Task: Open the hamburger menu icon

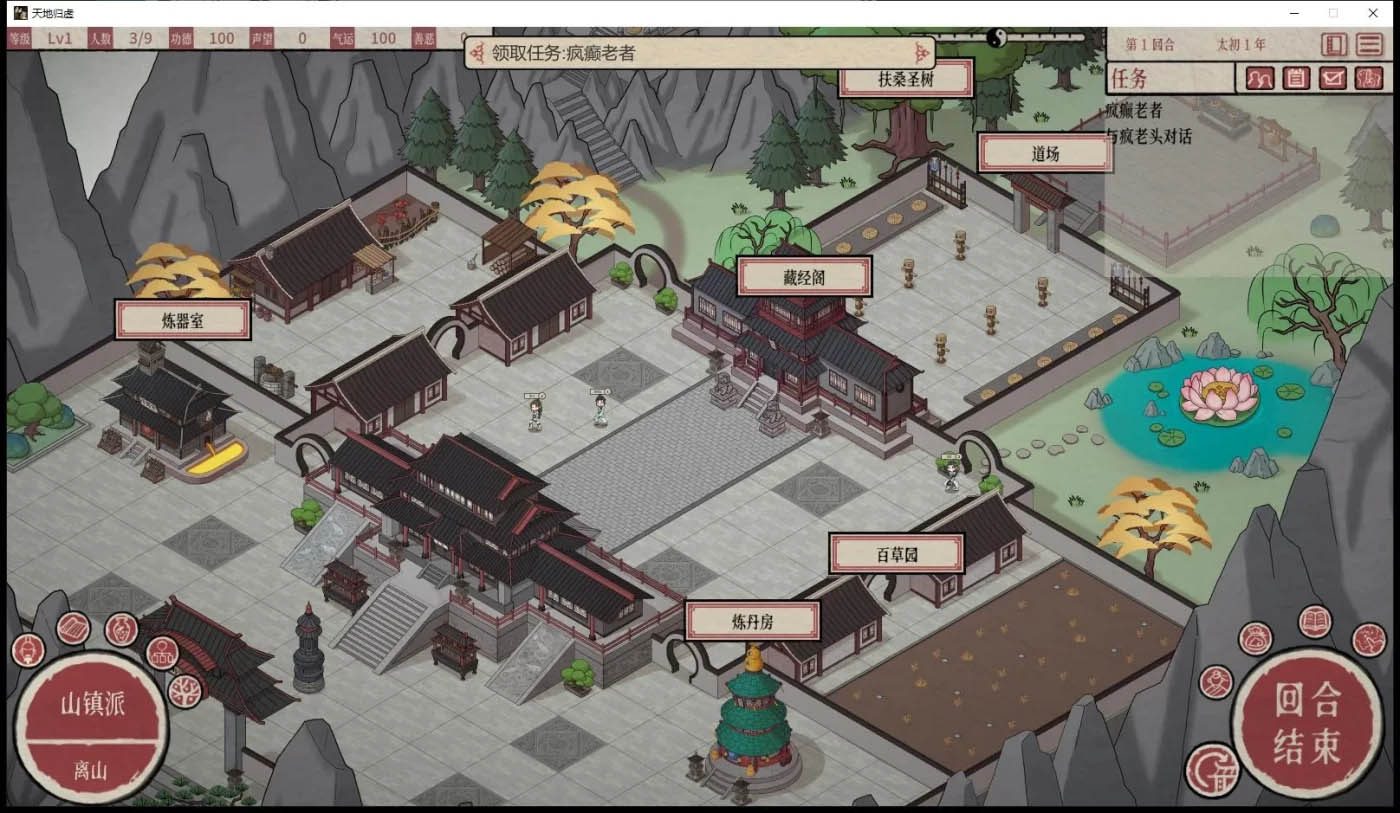Action: point(1368,44)
